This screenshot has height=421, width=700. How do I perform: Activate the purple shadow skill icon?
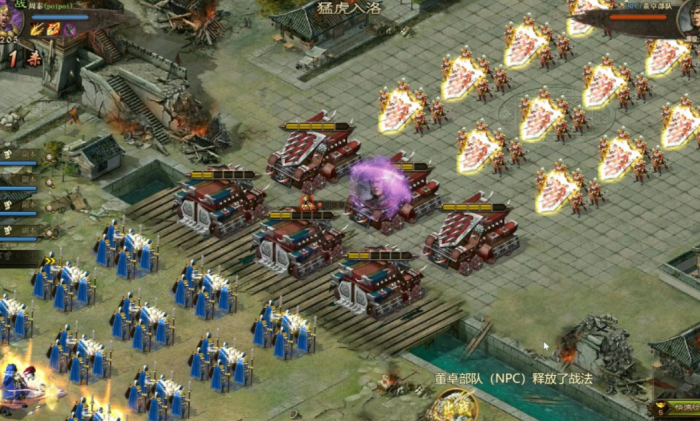pyautogui.click(x=69, y=30)
